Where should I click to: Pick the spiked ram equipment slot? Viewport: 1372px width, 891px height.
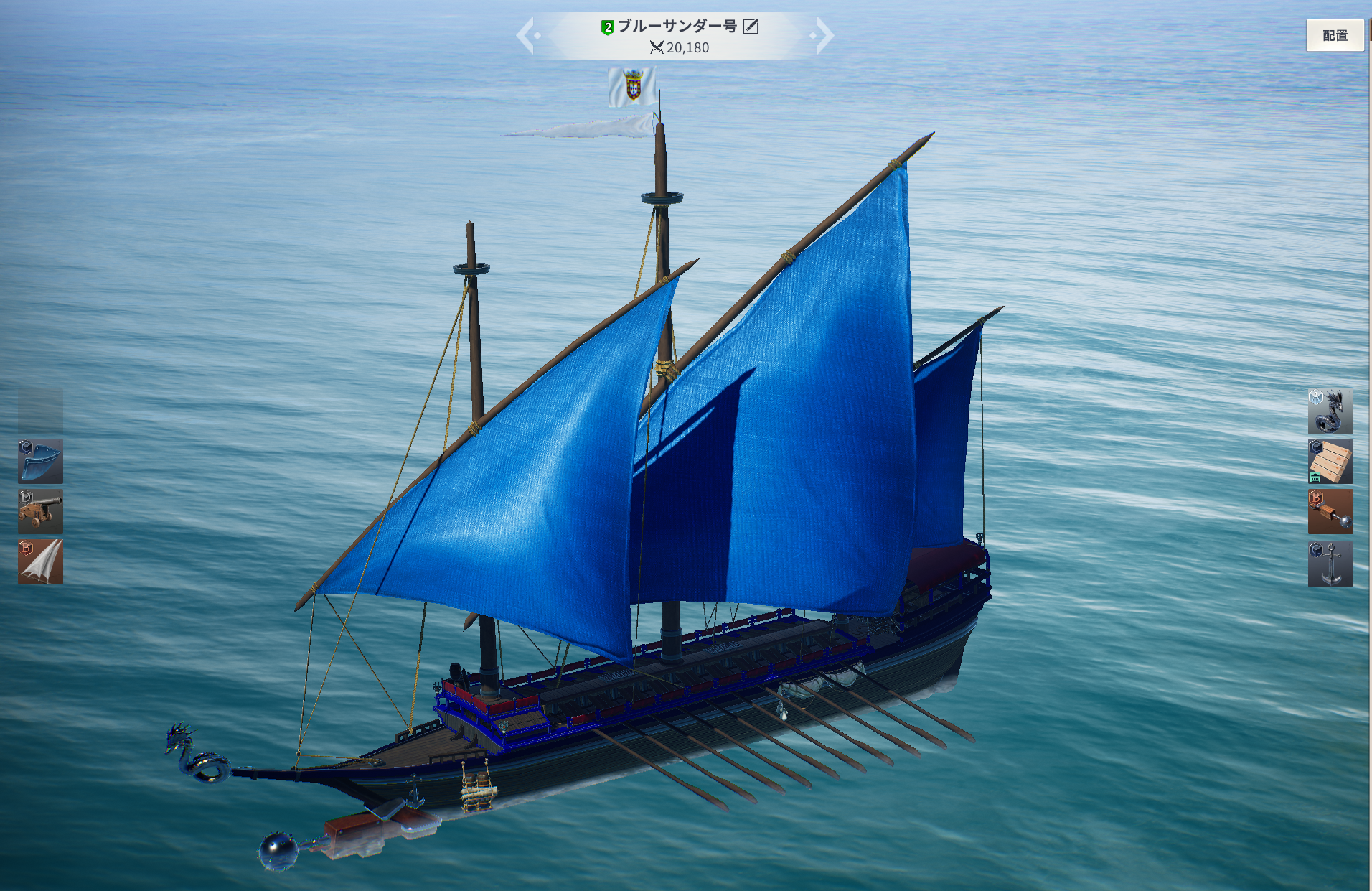tap(1330, 512)
